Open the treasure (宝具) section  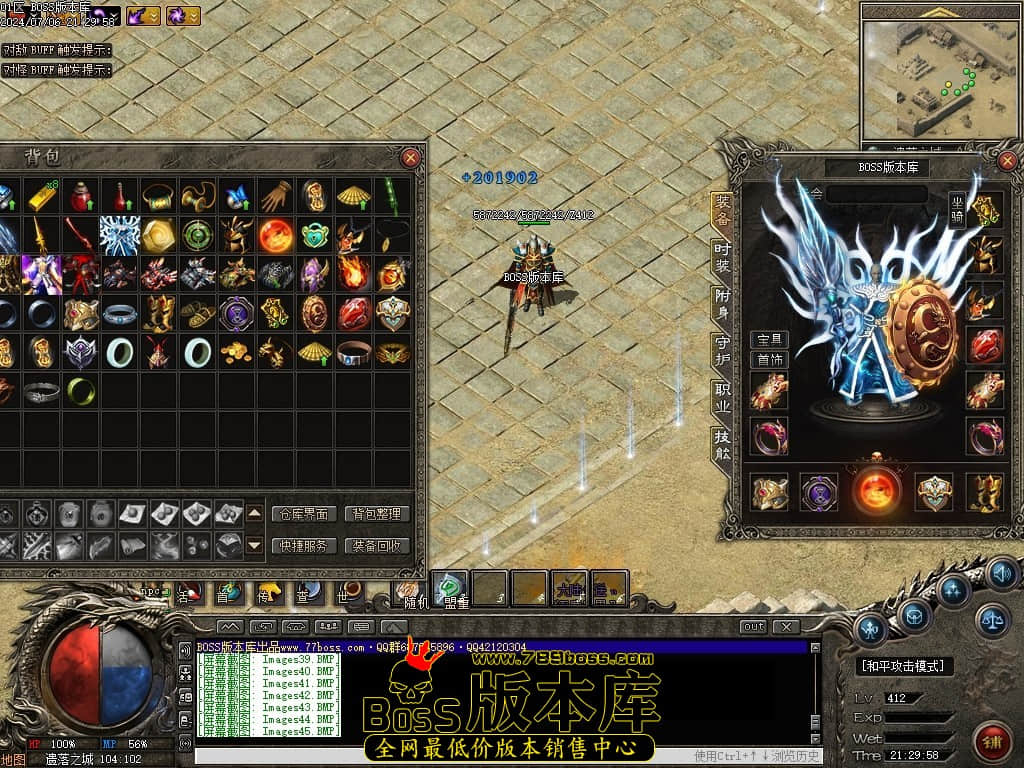click(769, 340)
